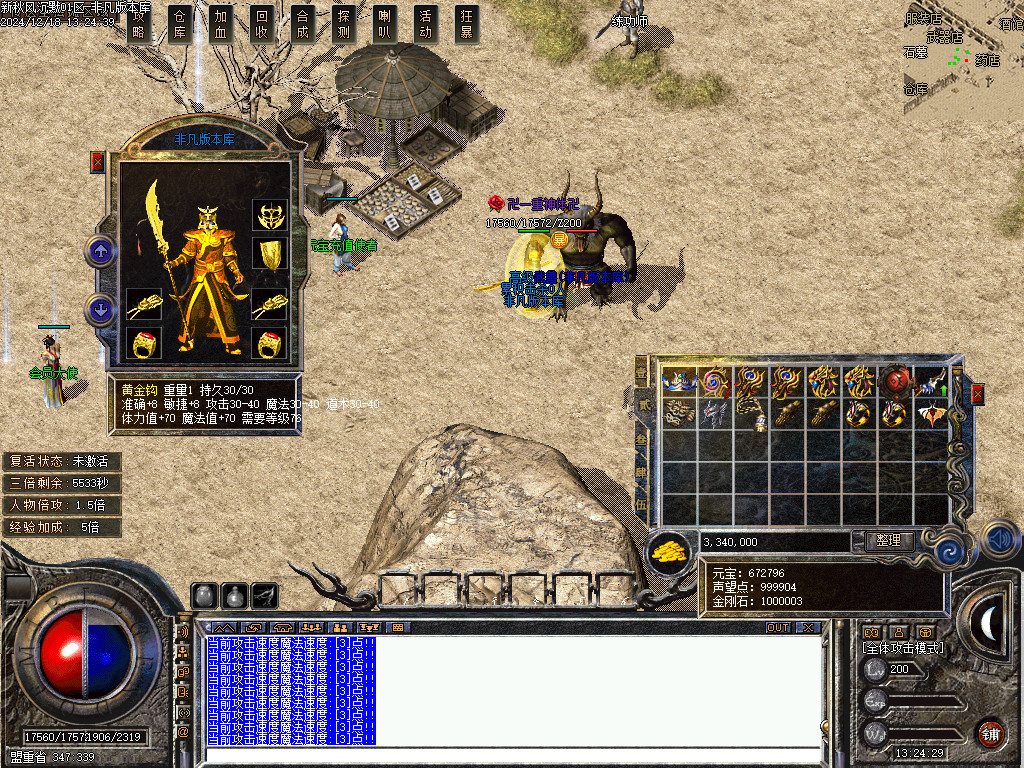Open the 回收 recycle menu
1024x768 pixels.
262,23
